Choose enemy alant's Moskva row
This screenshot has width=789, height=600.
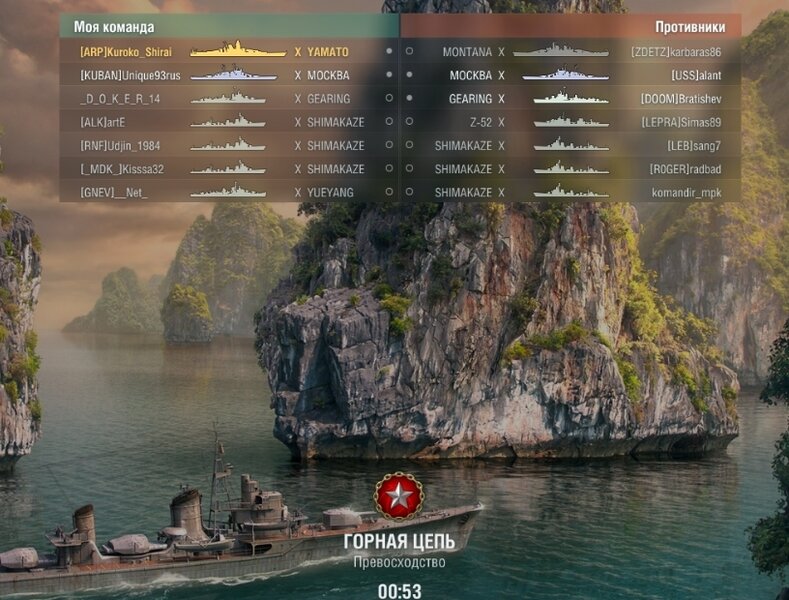pos(571,75)
